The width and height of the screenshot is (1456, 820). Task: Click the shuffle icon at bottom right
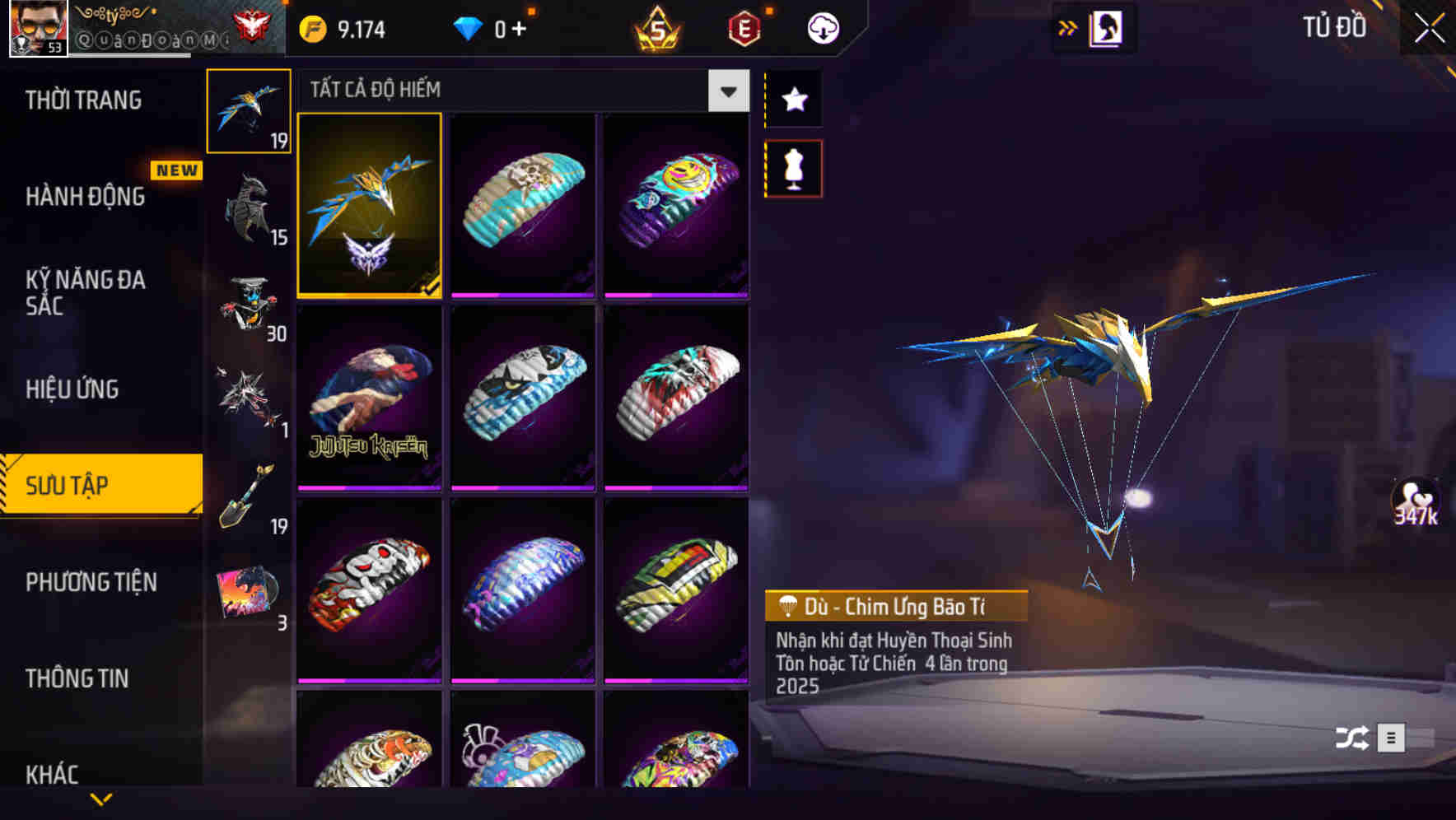point(1351,738)
